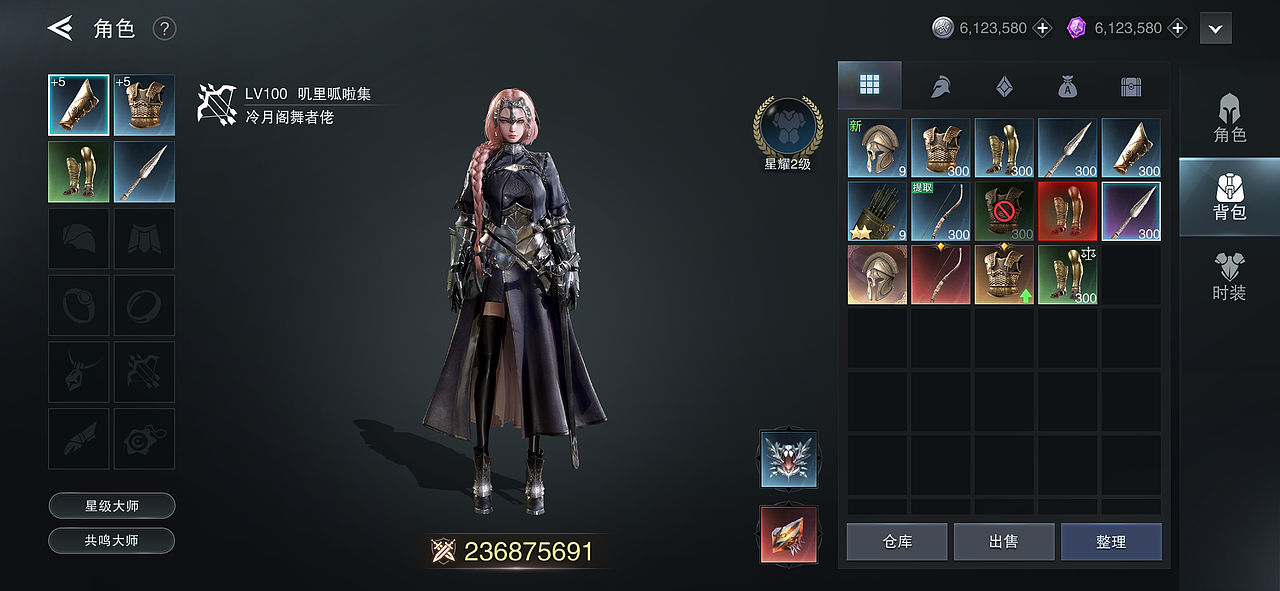Show all items grid tab
The width and height of the screenshot is (1280, 591).
click(869, 86)
